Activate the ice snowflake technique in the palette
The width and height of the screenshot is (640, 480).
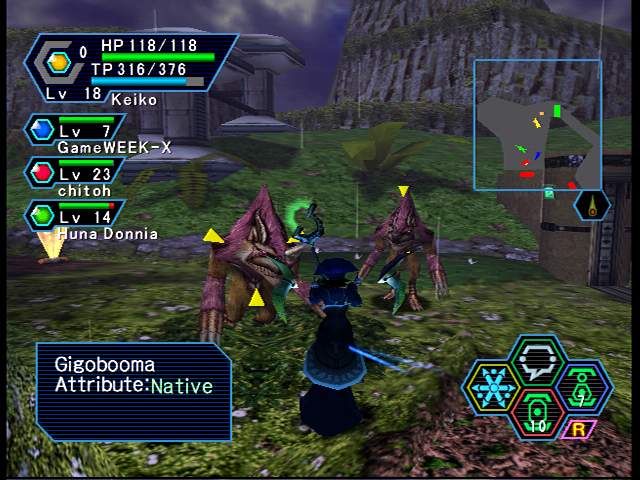(492, 386)
